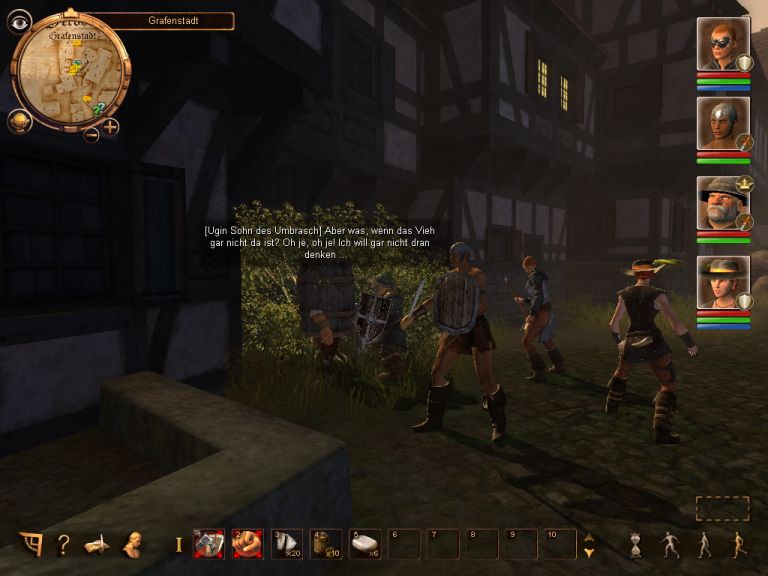Open the question mark help button

point(63,544)
